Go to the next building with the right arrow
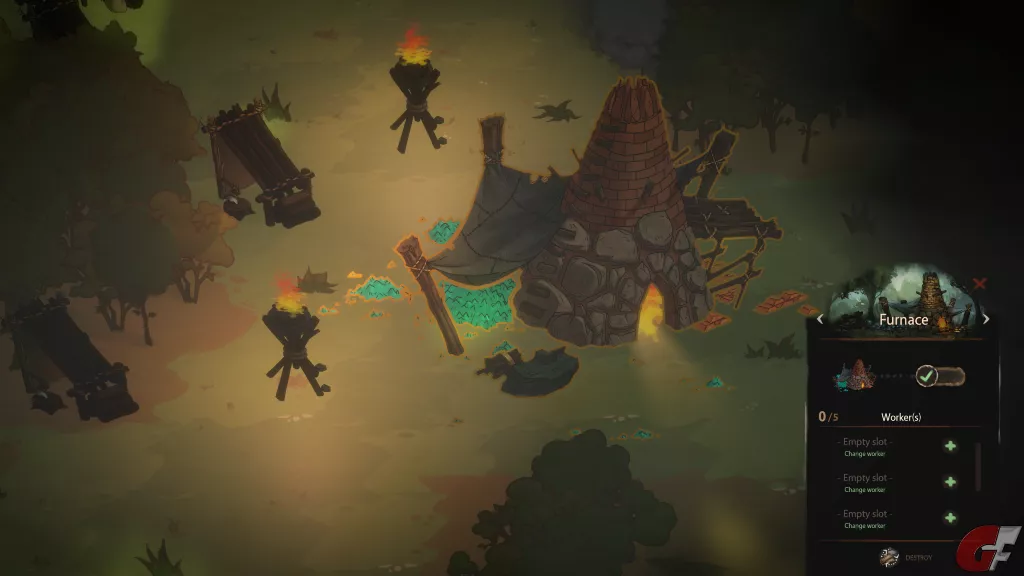 pyautogui.click(x=986, y=320)
